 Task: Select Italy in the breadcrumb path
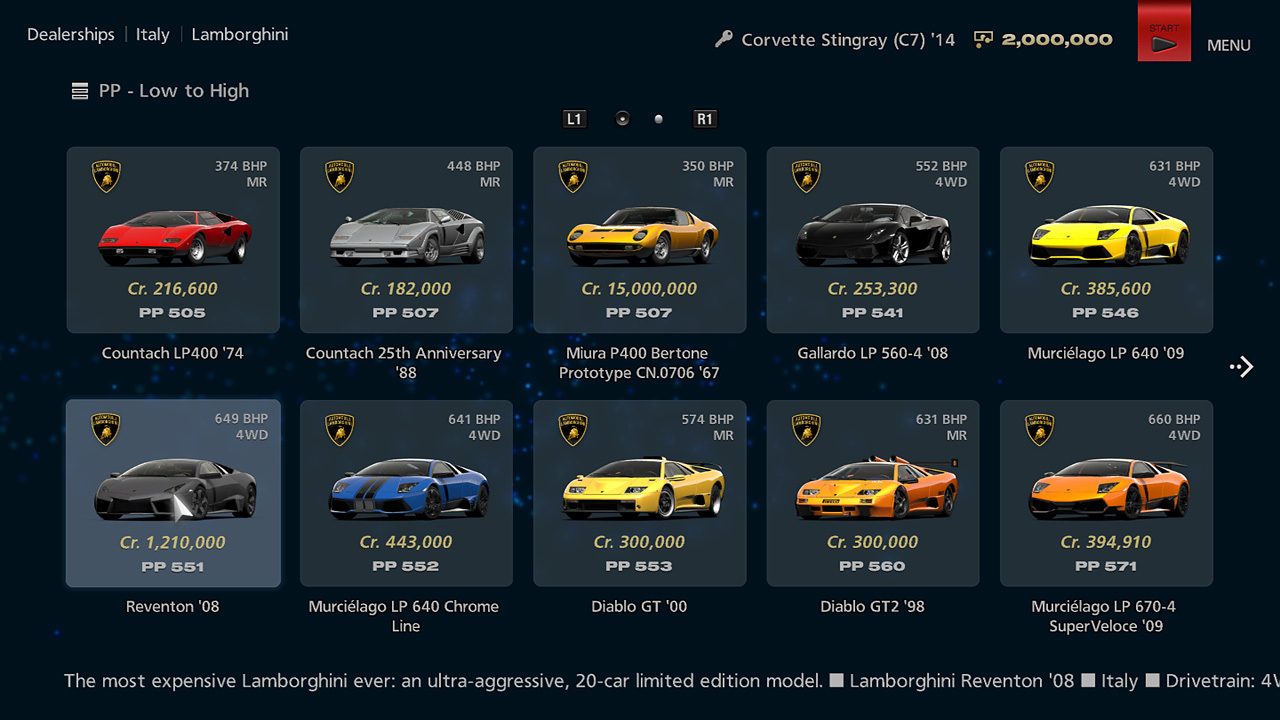[152, 34]
